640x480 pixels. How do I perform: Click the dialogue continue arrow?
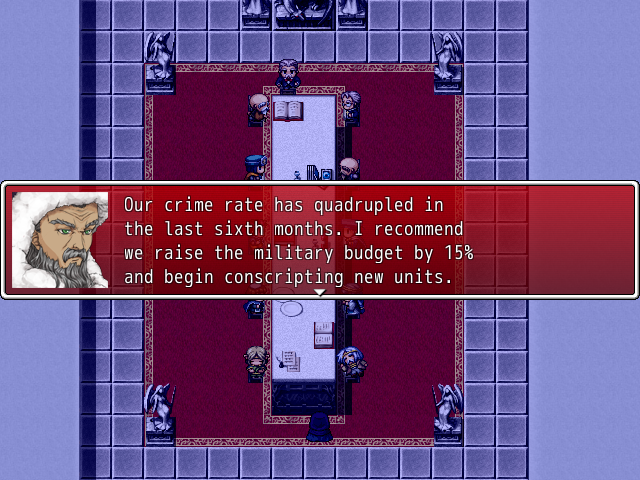coord(320,292)
